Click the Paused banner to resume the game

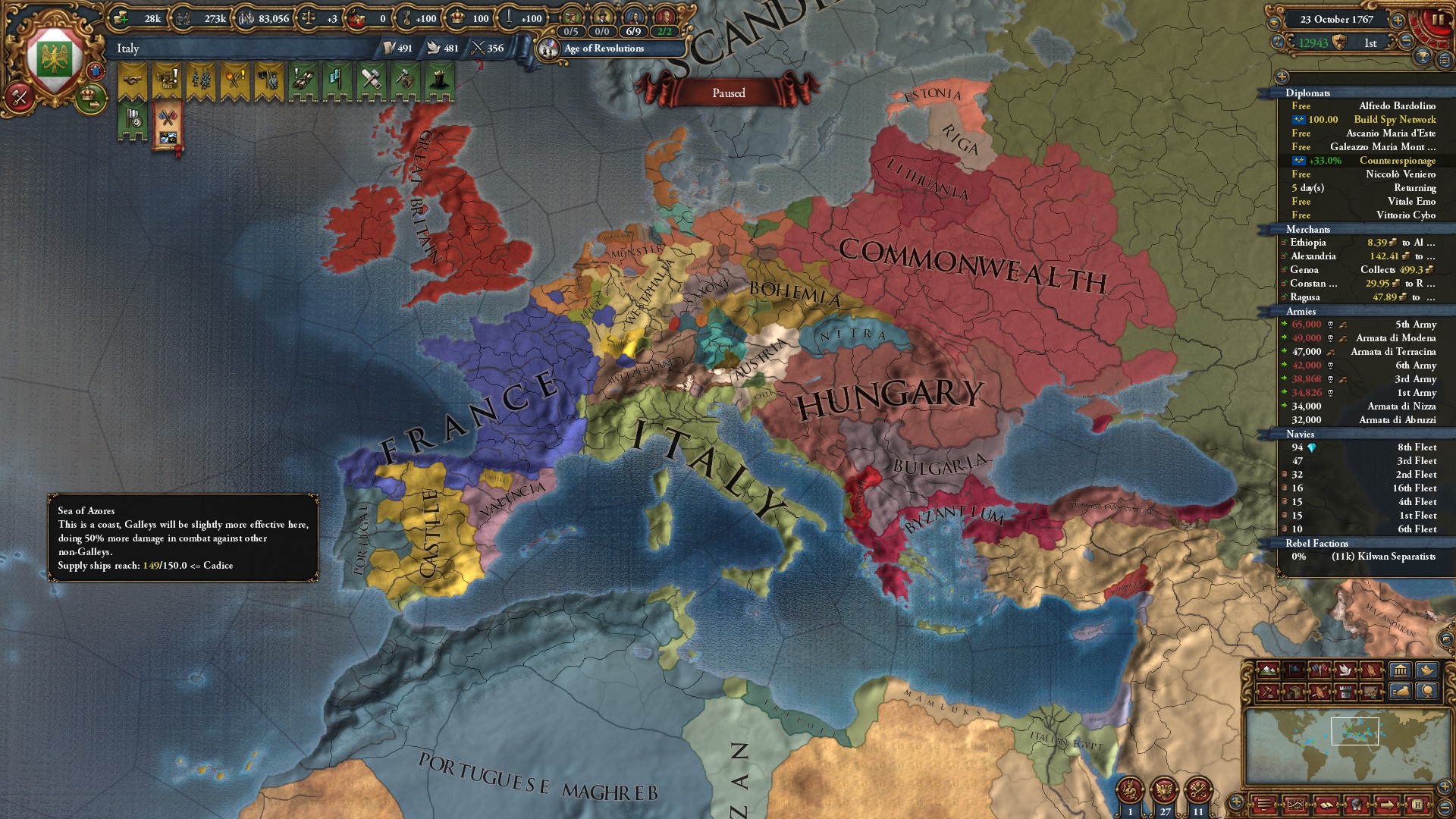pyautogui.click(x=728, y=93)
